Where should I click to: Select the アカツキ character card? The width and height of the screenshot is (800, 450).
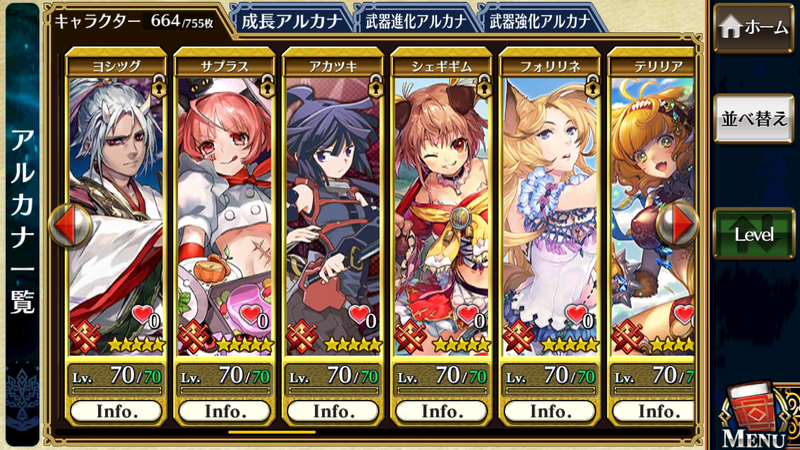point(334,210)
